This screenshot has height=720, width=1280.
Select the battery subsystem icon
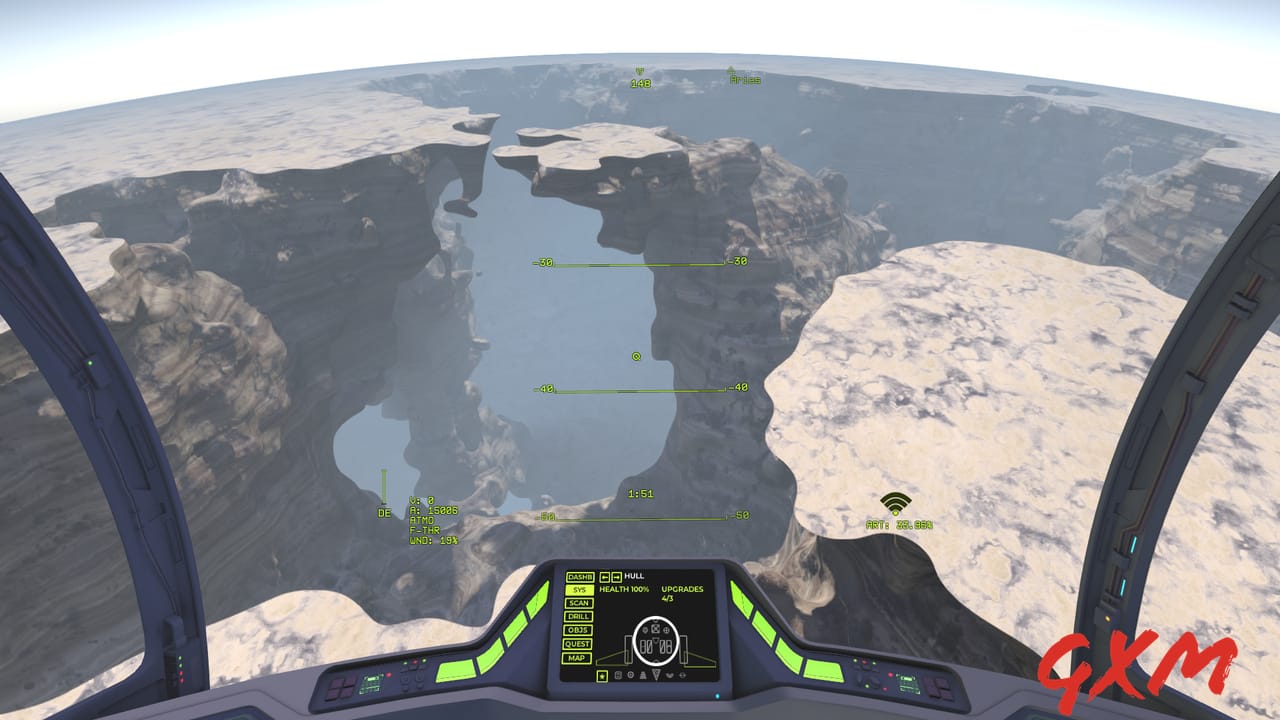(618, 675)
